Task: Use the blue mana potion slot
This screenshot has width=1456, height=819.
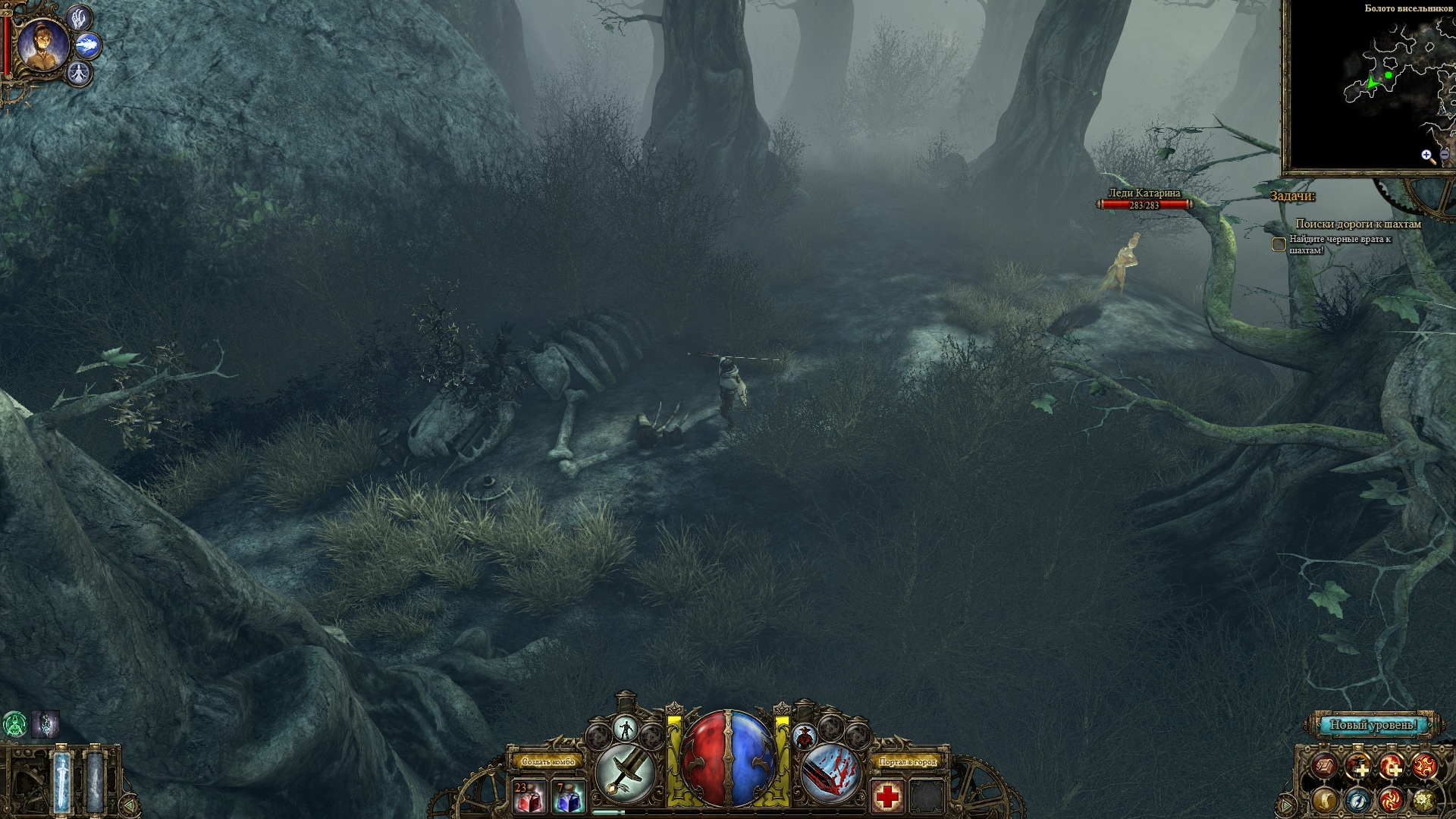Action: [567, 796]
